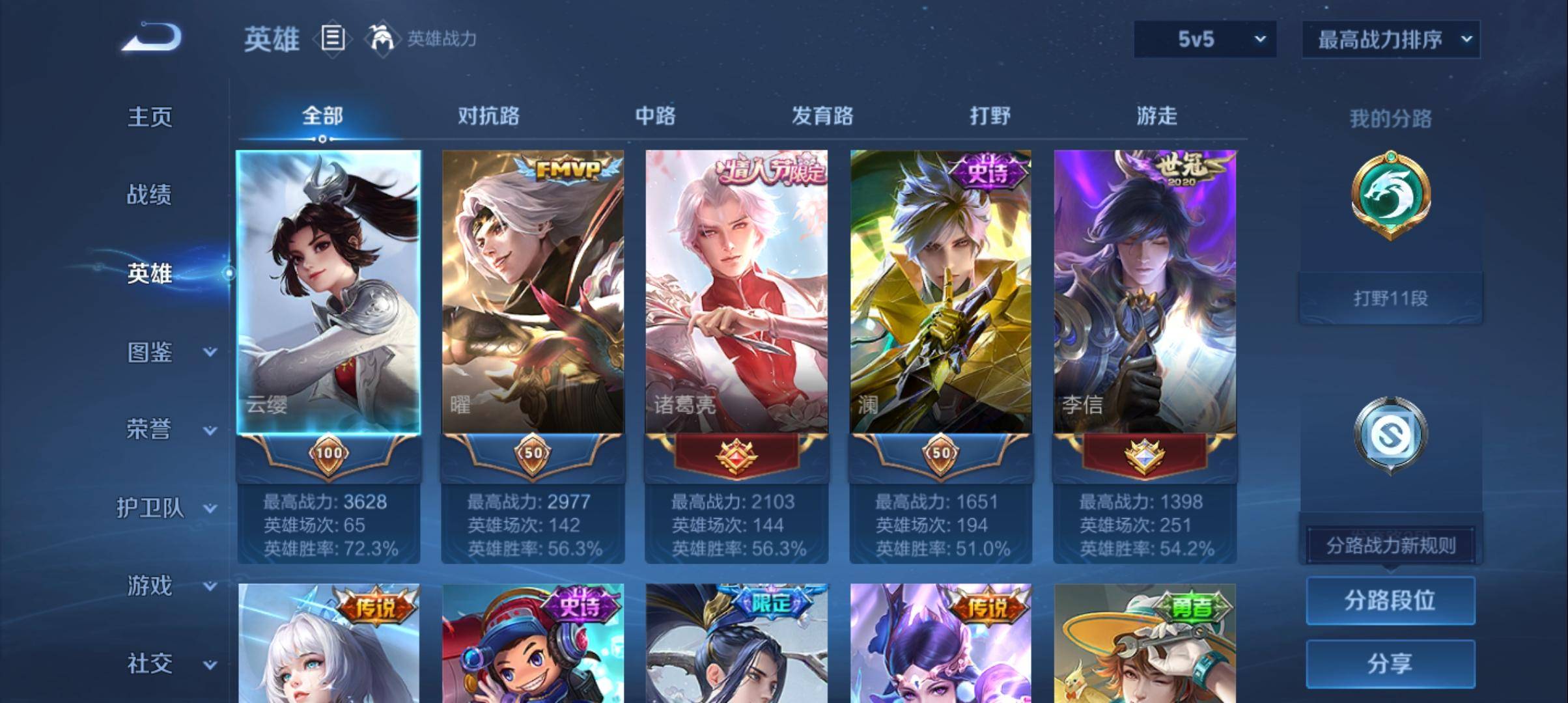Click the 英雄战力 helmet icon
Image resolution: width=1568 pixels, height=703 pixels.
(x=384, y=39)
